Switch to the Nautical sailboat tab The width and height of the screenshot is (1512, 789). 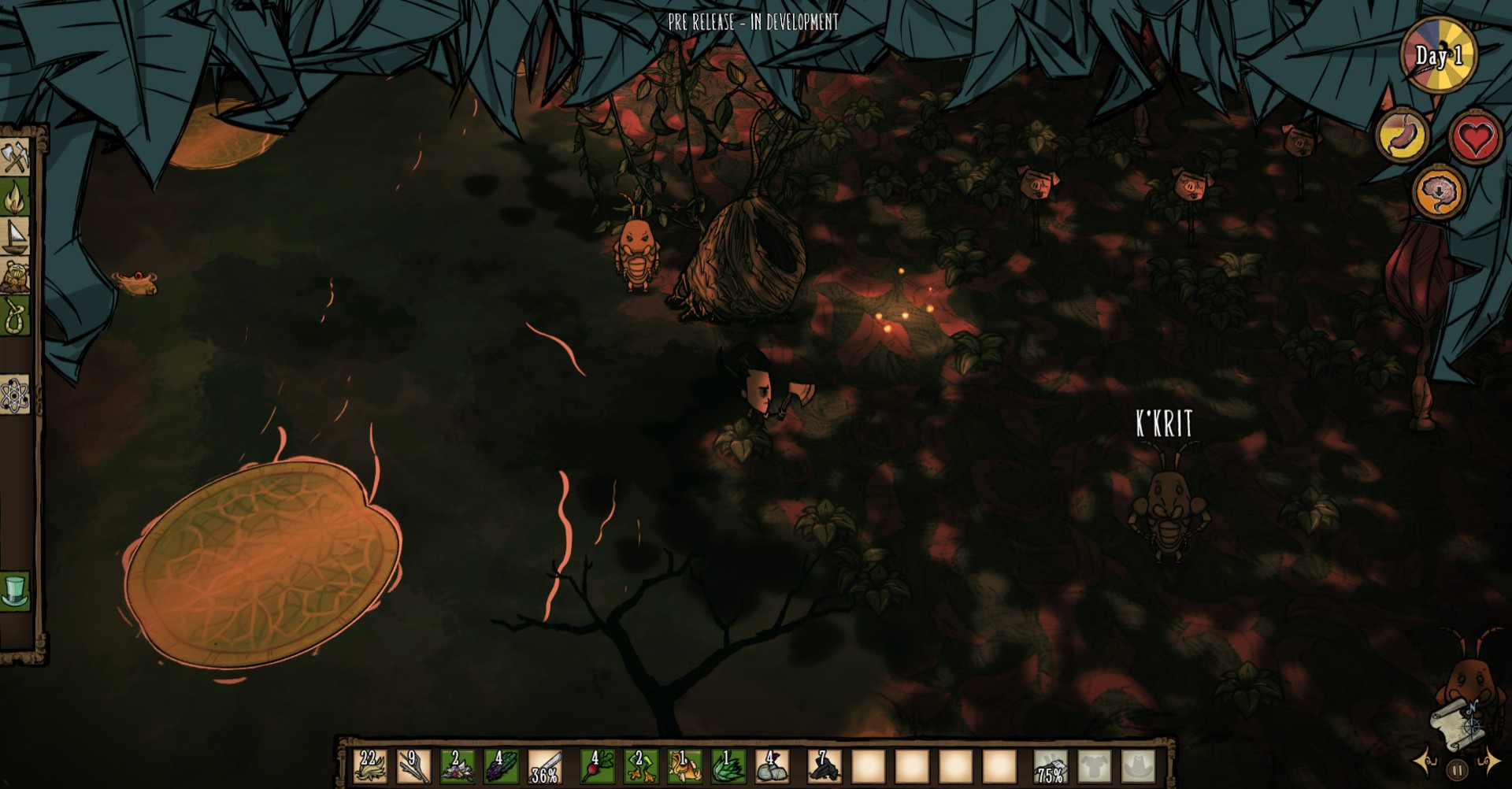tap(15, 235)
